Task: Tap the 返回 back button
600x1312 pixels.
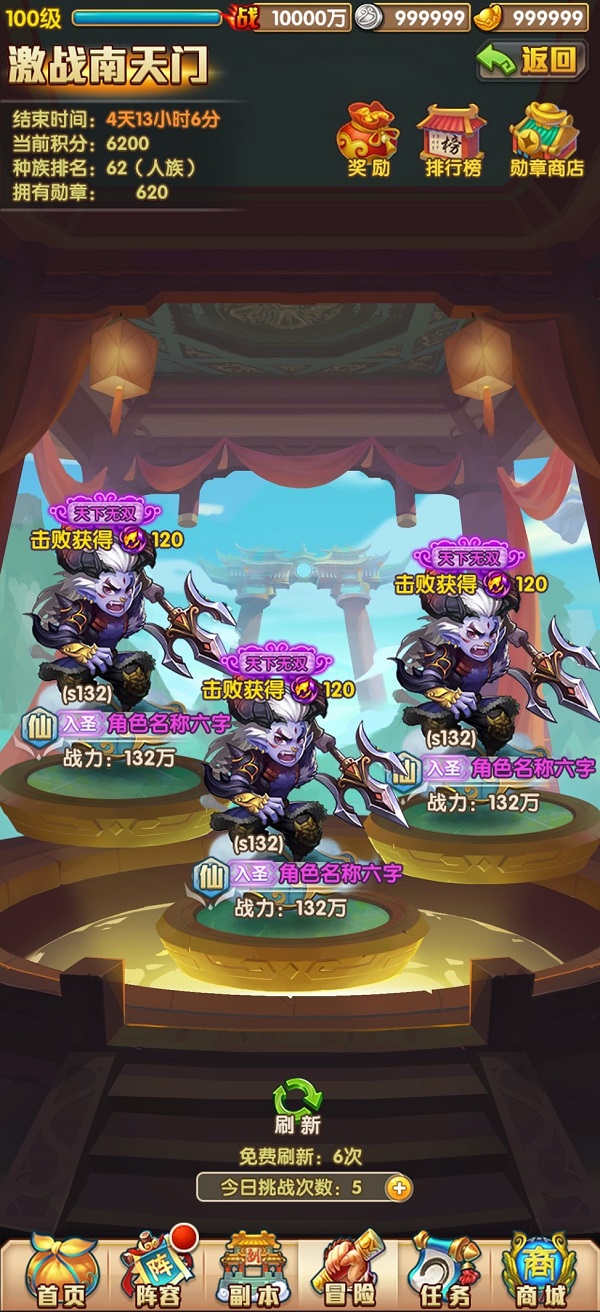Action: [x=531, y=61]
